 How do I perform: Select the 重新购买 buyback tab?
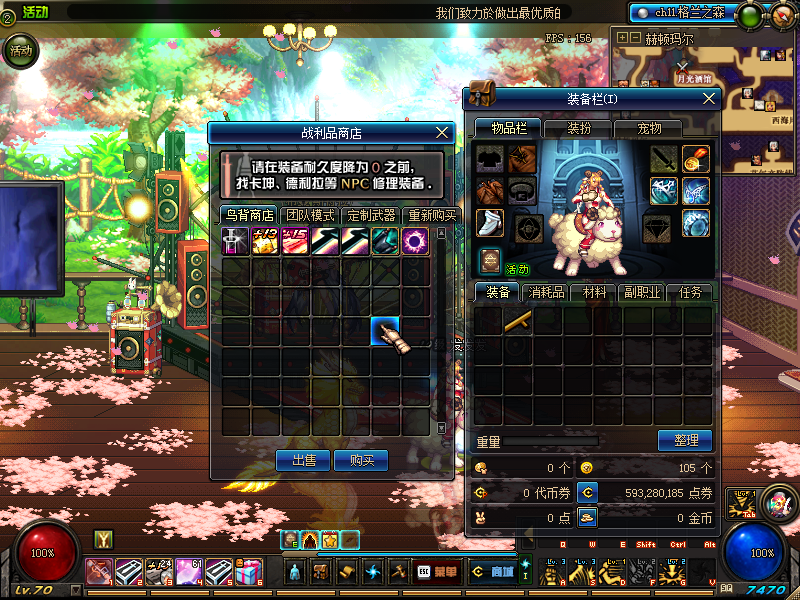click(431, 215)
